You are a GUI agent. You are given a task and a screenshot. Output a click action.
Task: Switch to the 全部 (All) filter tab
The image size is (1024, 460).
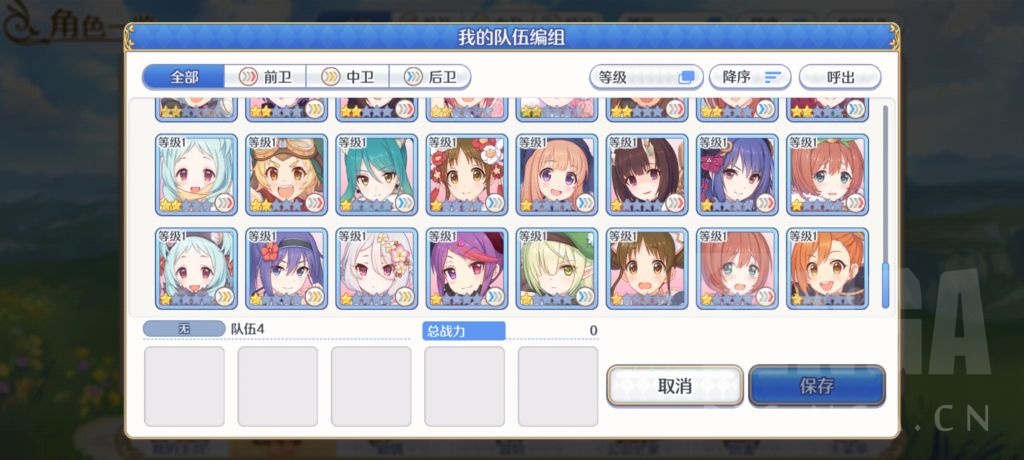184,77
